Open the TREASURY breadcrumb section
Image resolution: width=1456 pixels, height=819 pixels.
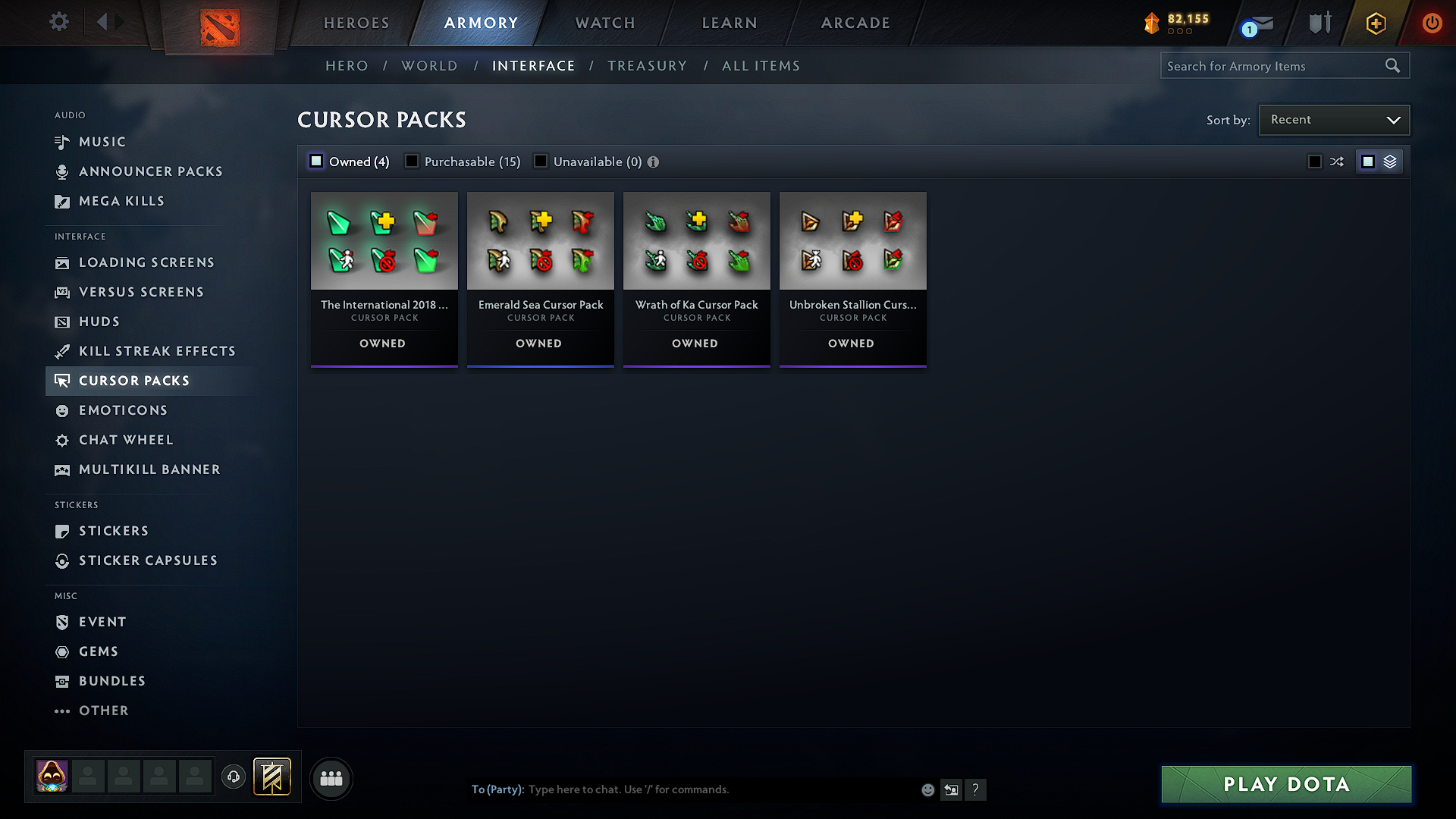647,65
